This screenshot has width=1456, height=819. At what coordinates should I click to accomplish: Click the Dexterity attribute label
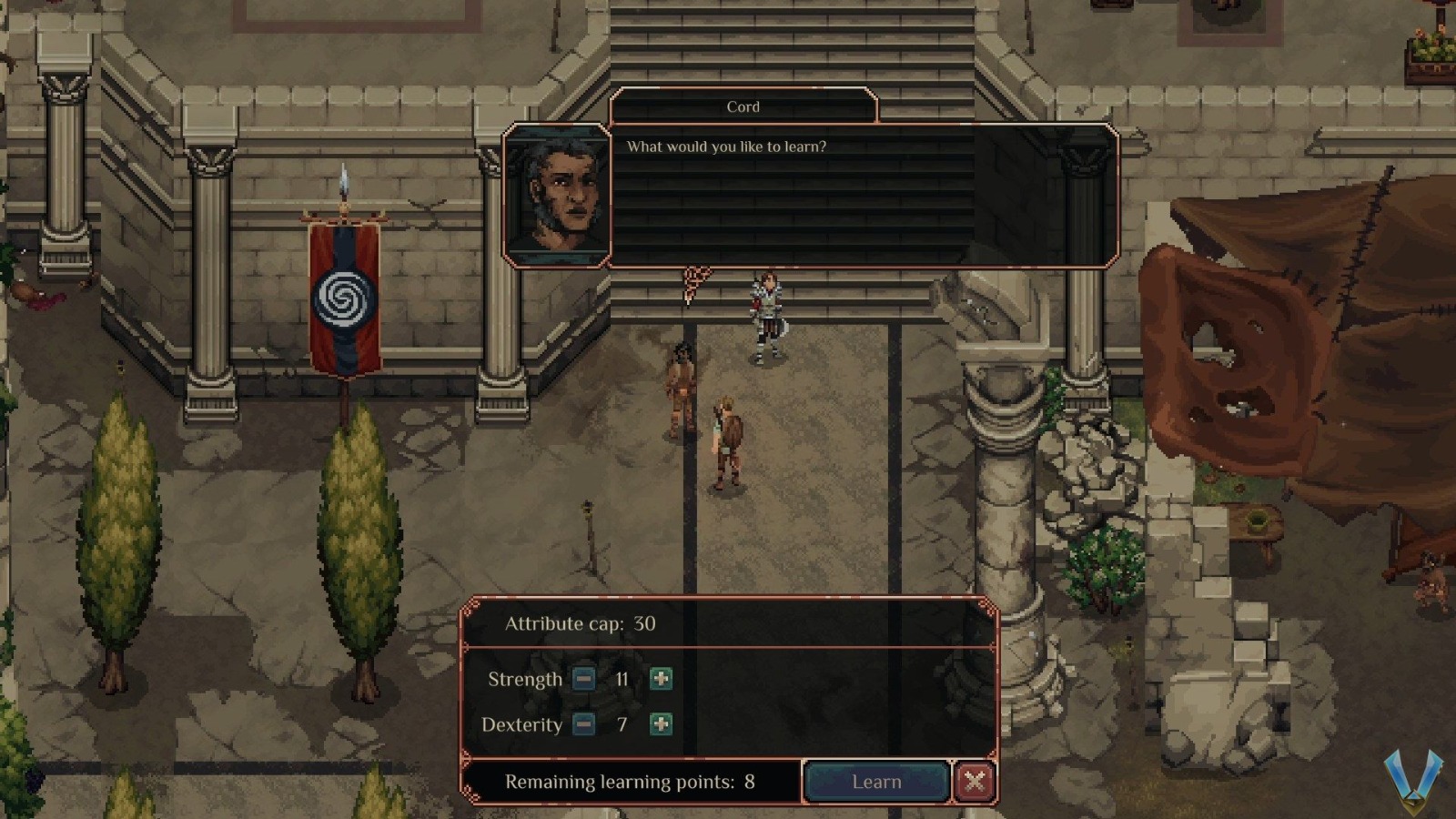[522, 725]
